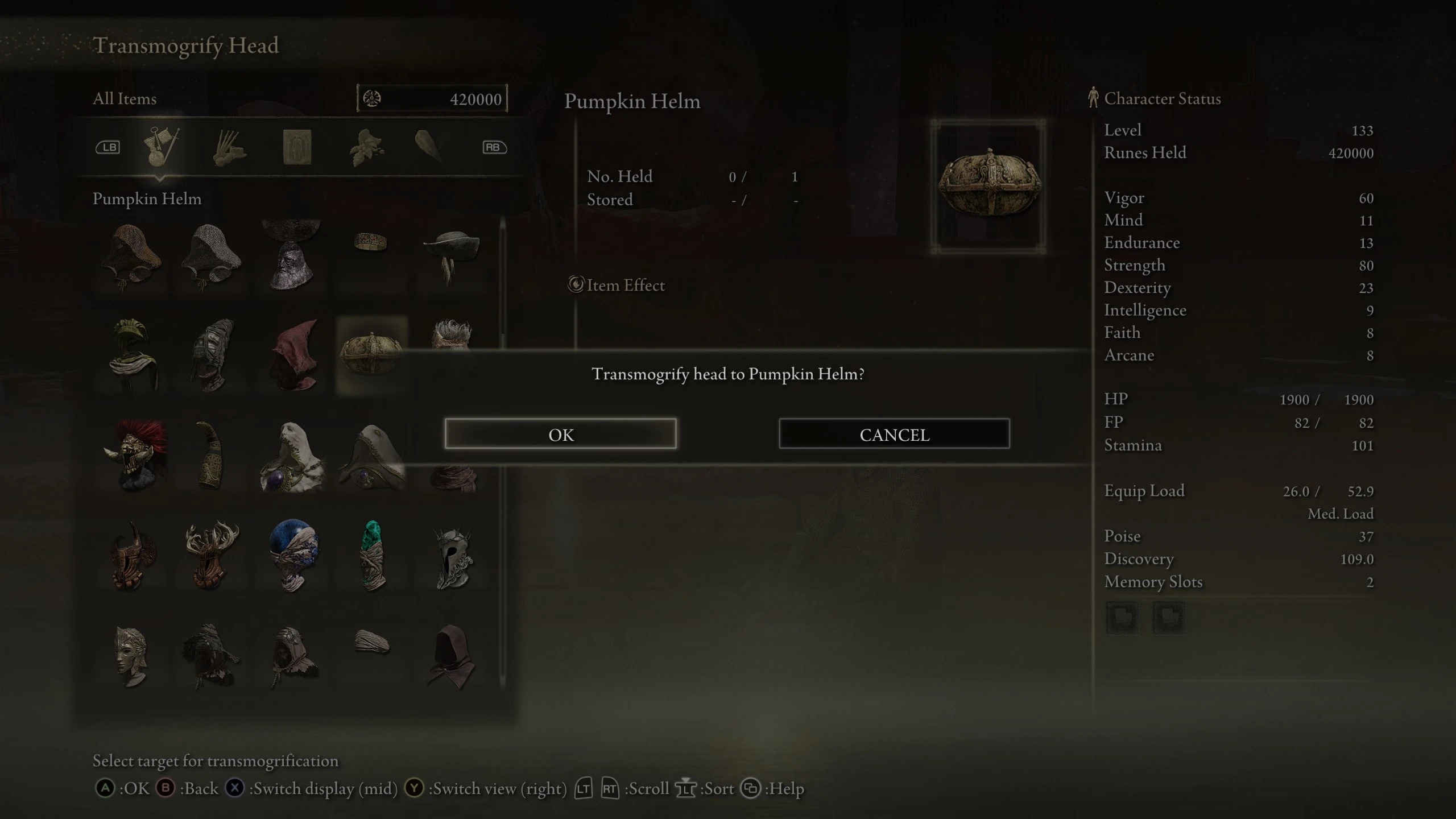
Task: Confirm transmogrification with the OK button
Action: pos(561,434)
